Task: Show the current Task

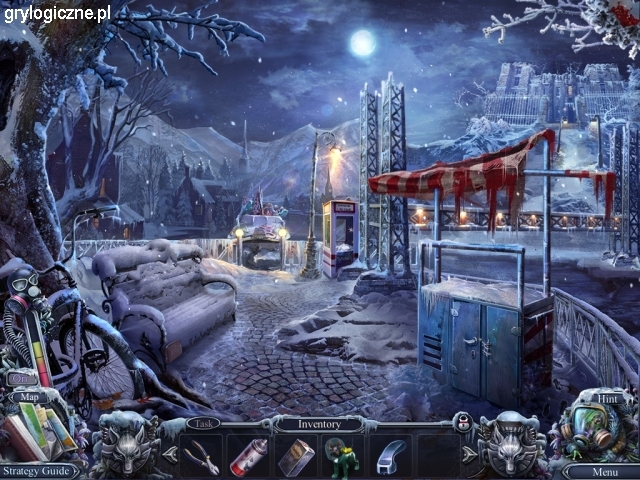Action: point(204,423)
